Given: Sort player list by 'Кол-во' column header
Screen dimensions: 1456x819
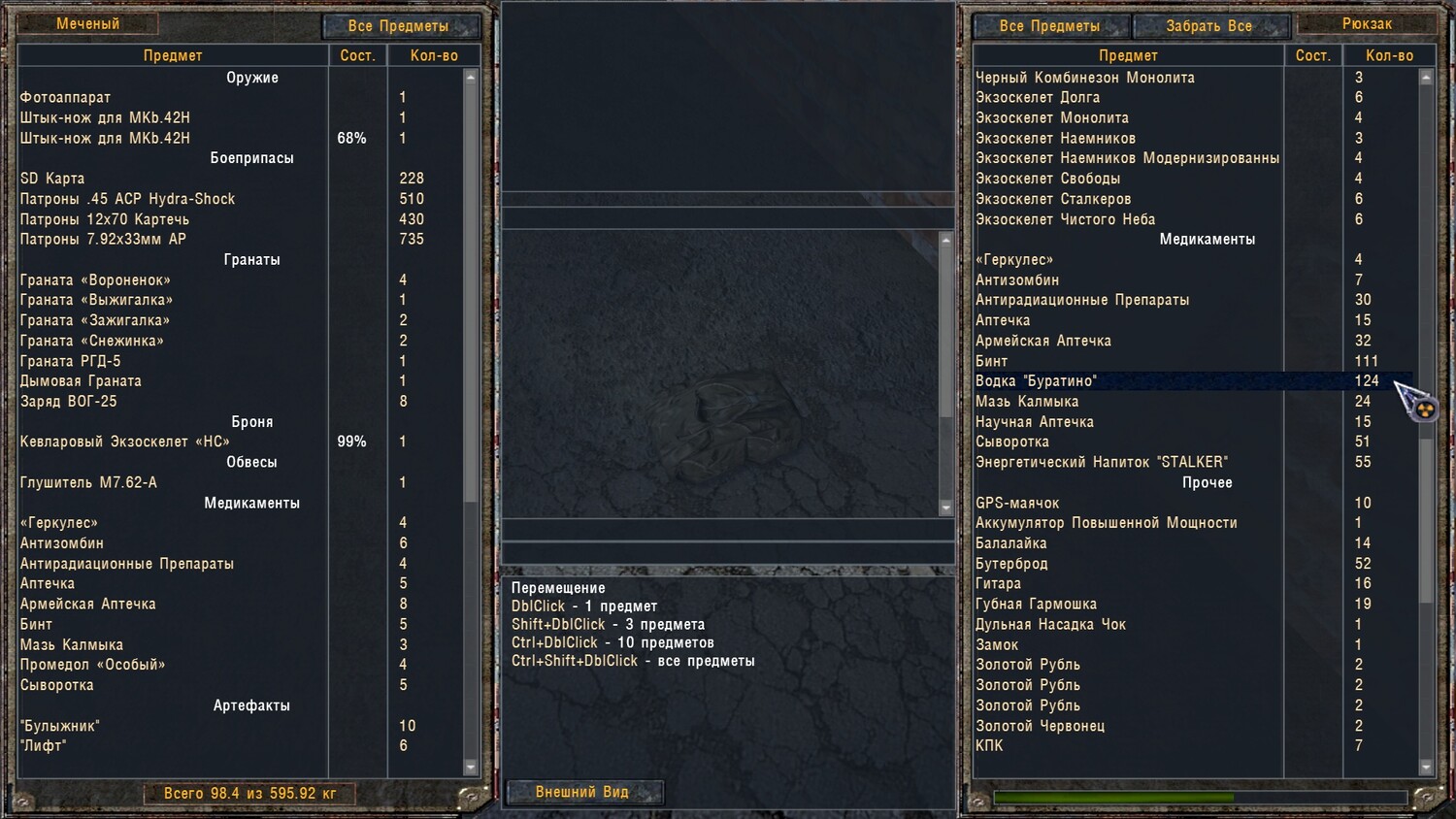Looking at the screenshot, I should [x=434, y=55].
